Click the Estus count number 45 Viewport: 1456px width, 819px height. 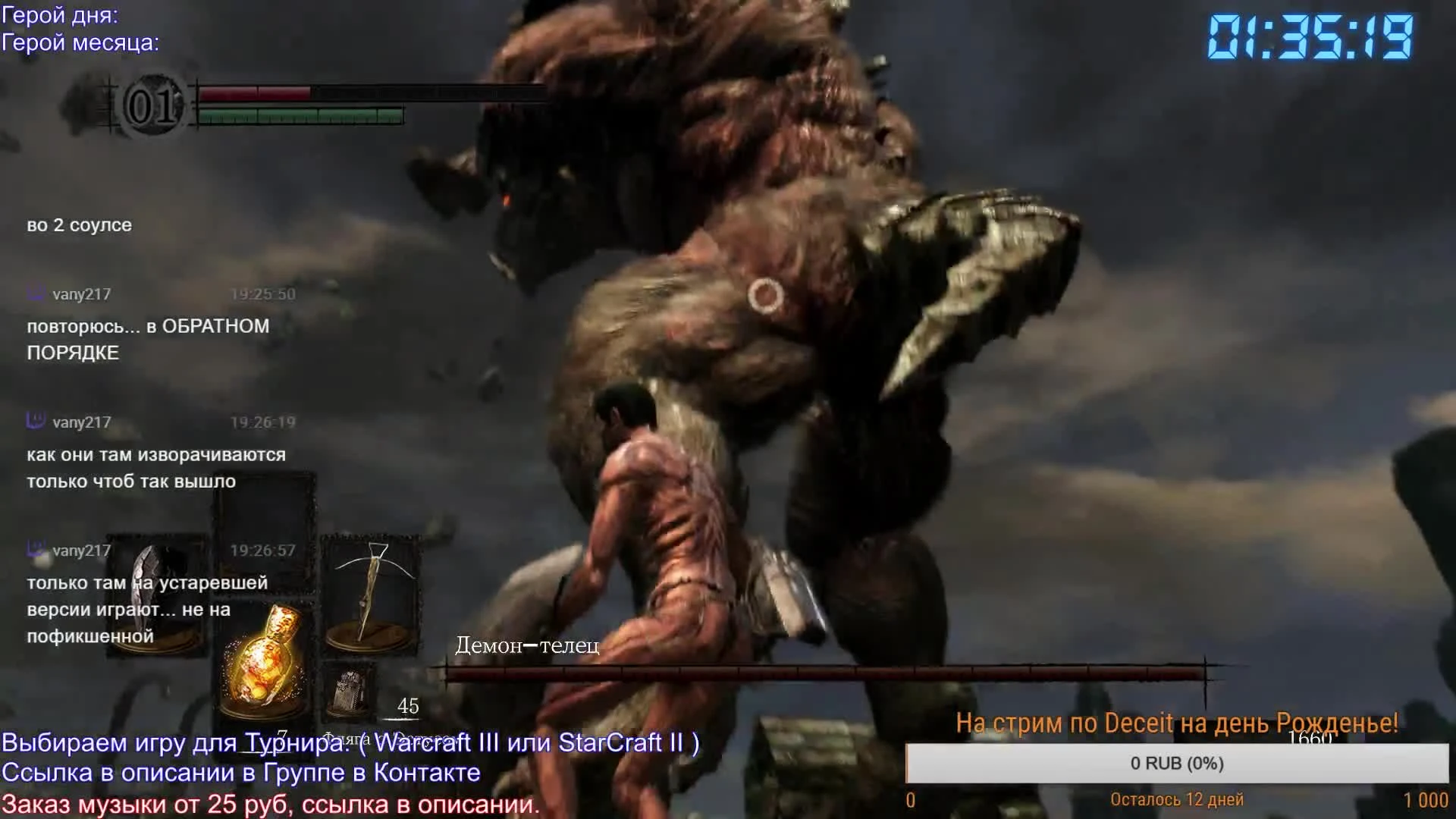[x=409, y=706]
